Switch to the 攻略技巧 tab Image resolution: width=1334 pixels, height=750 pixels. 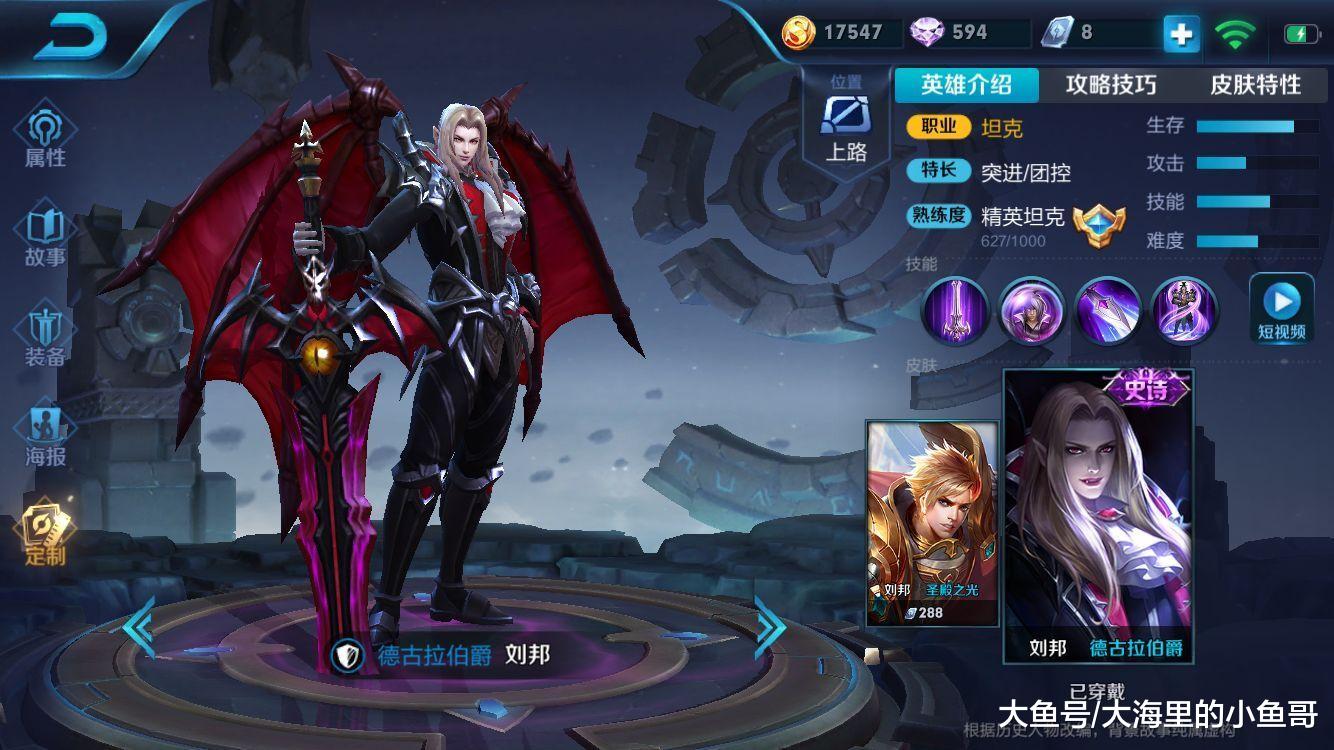[x=1111, y=85]
